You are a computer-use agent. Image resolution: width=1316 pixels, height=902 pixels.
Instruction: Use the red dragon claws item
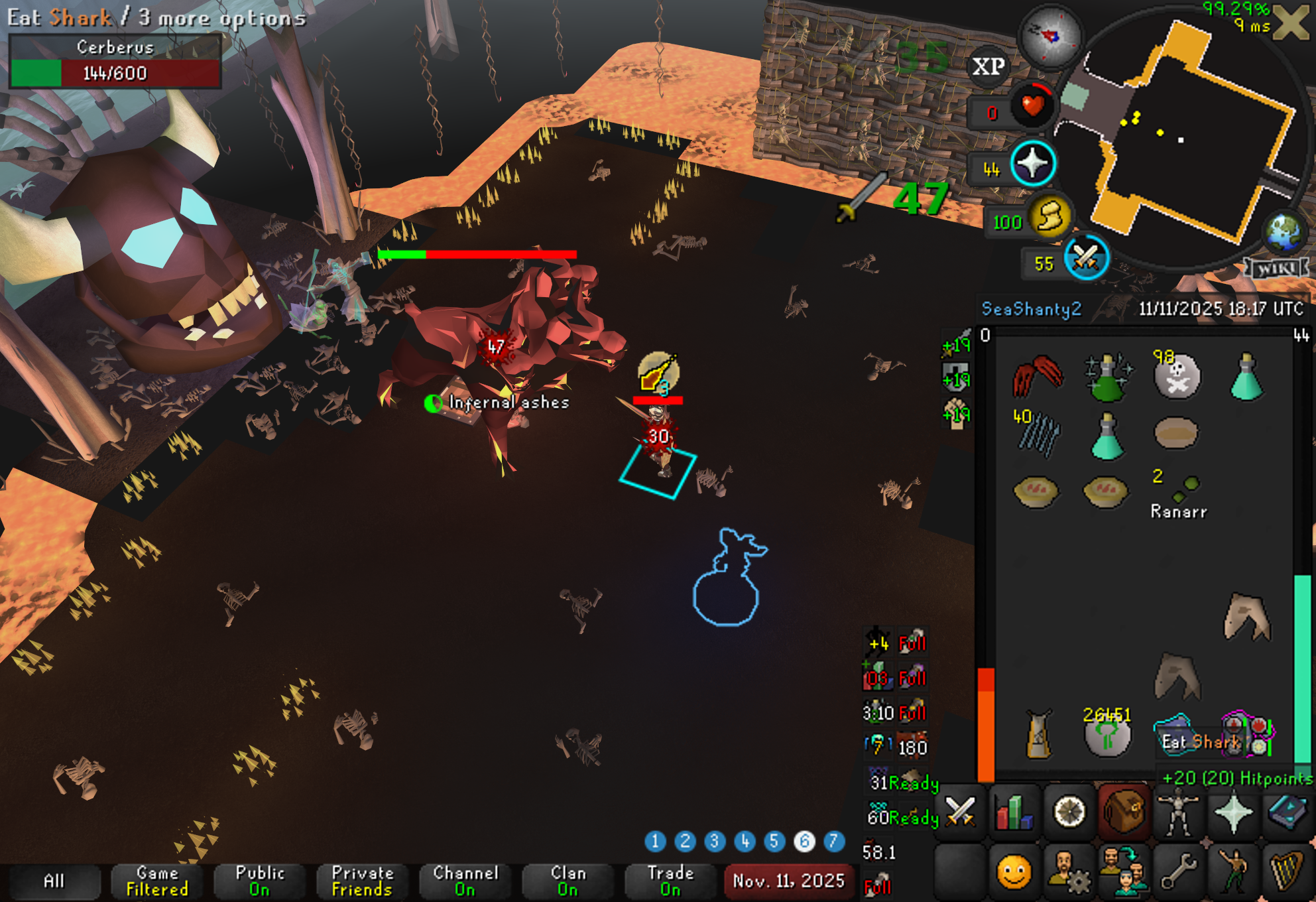pos(1038,376)
